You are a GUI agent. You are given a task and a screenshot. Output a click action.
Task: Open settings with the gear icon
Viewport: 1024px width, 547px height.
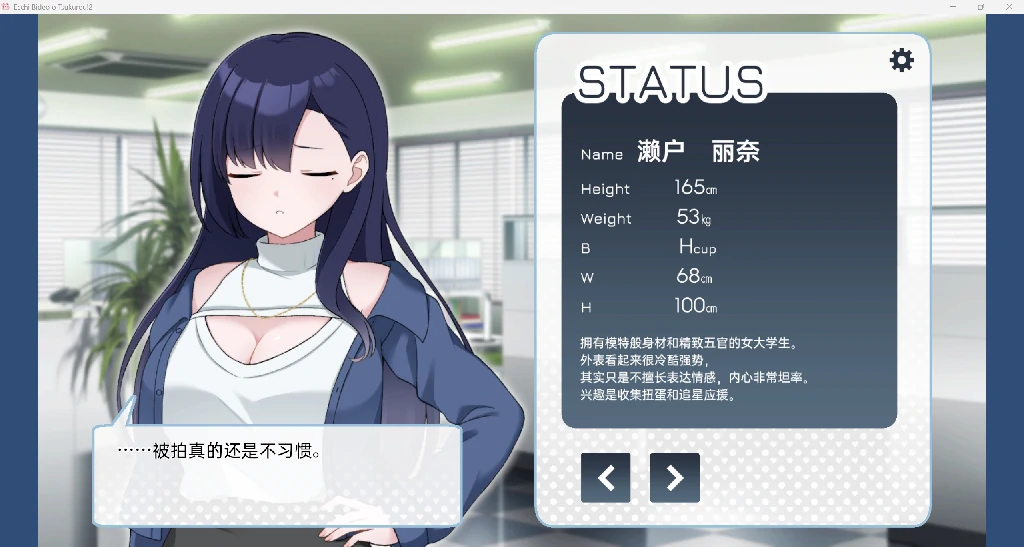pyautogui.click(x=901, y=60)
